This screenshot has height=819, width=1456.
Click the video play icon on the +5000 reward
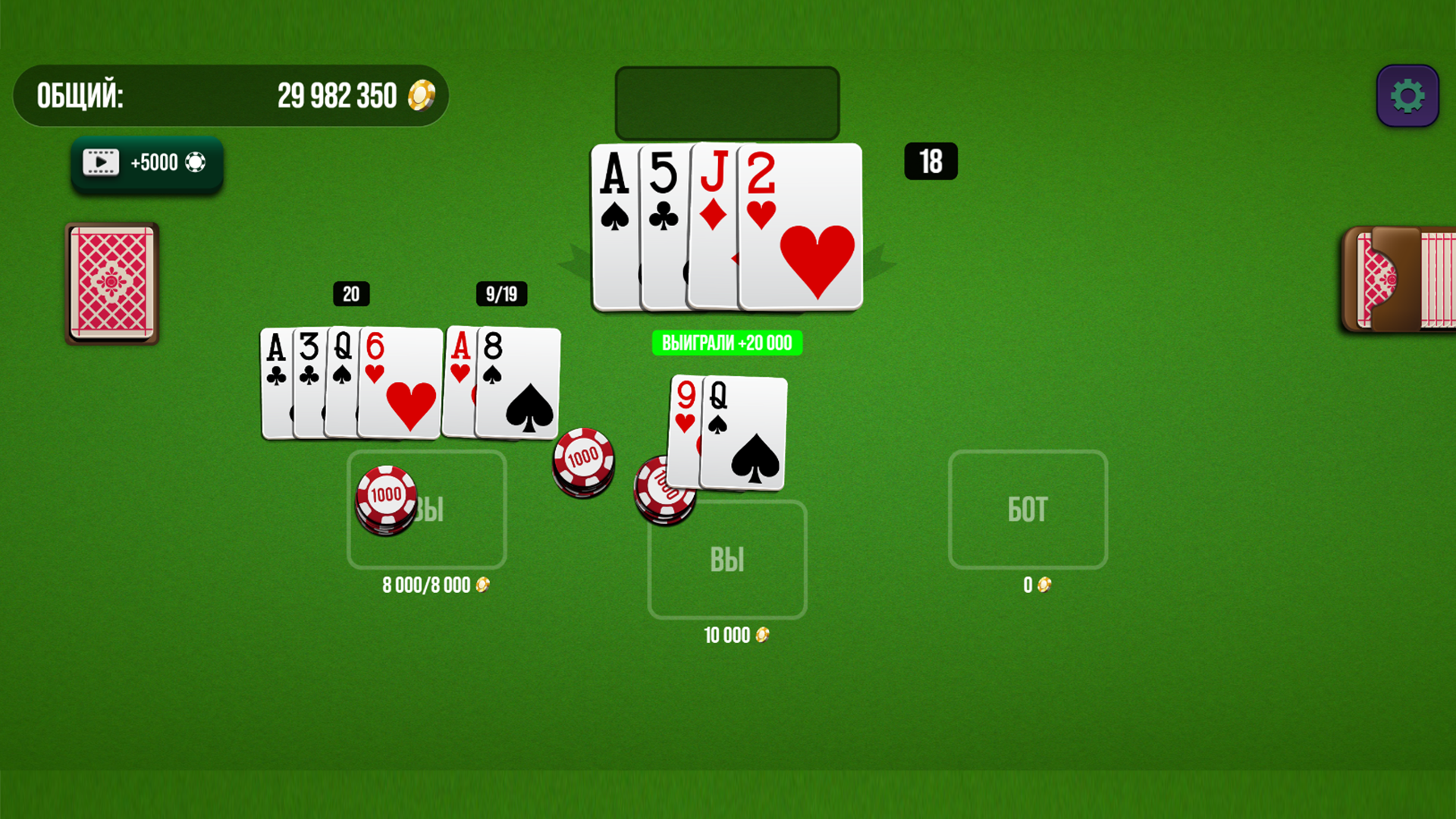pos(99,161)
